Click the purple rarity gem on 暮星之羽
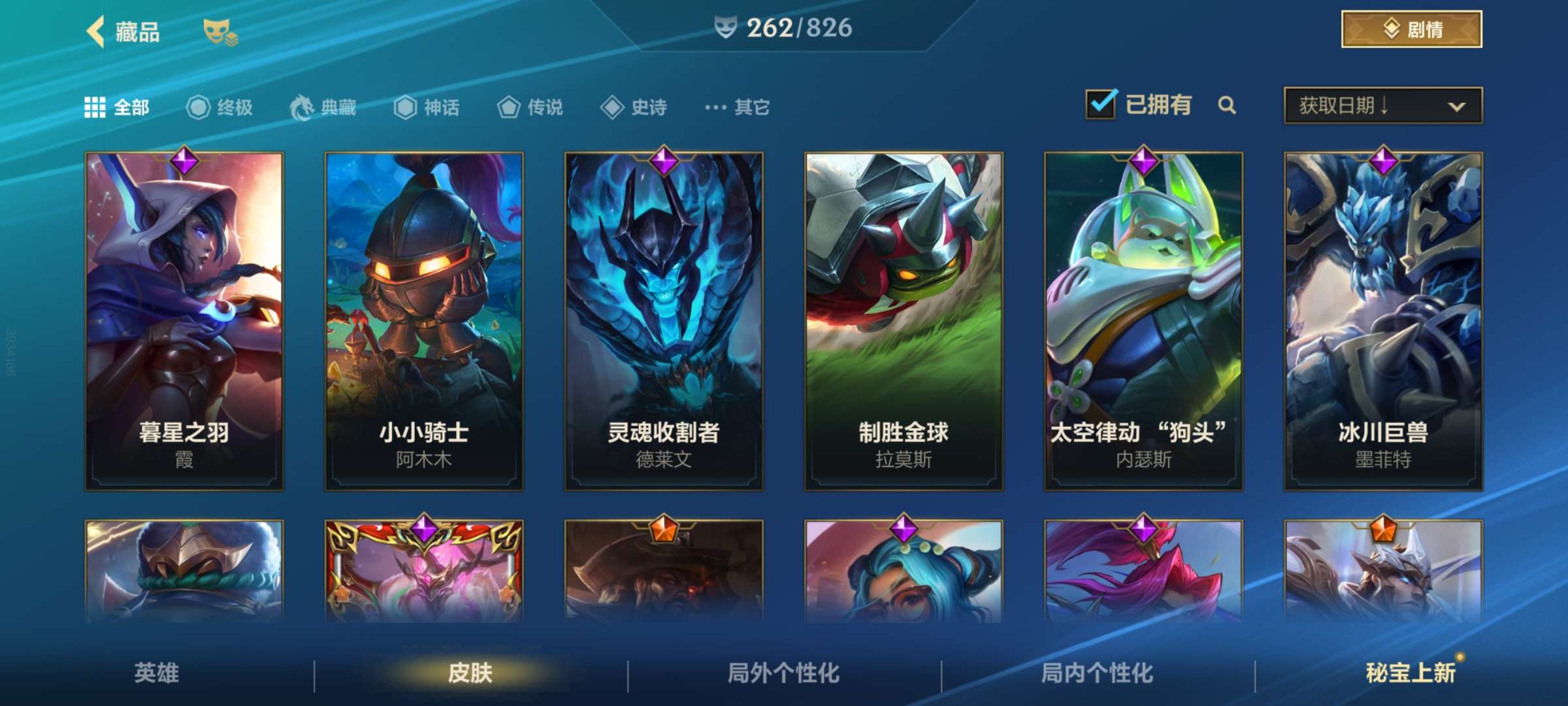Image resolution: width=1568 pixels, height=706 pixels. [x=184, y=161]
